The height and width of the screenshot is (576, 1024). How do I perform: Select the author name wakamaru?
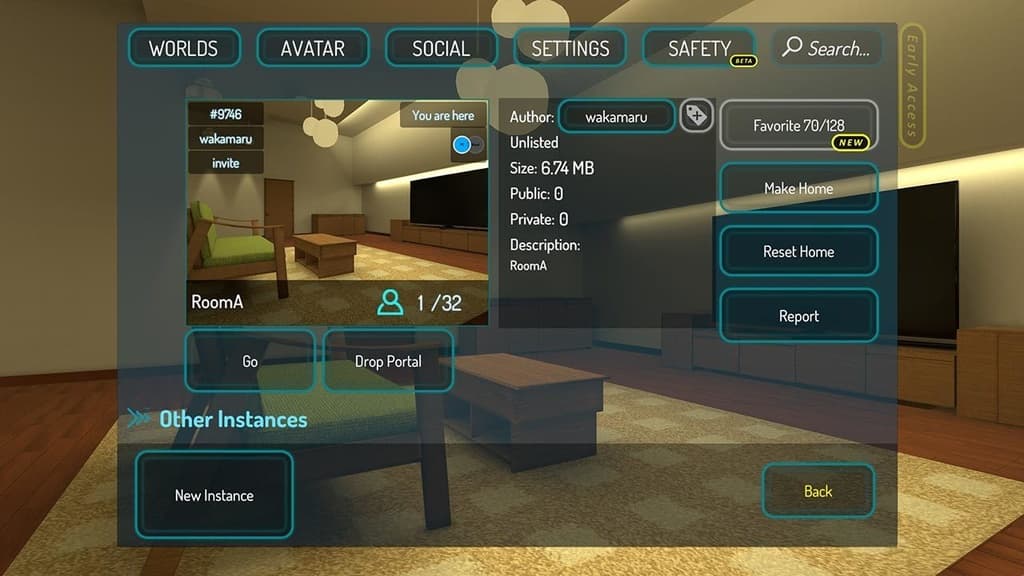(616, 117)
